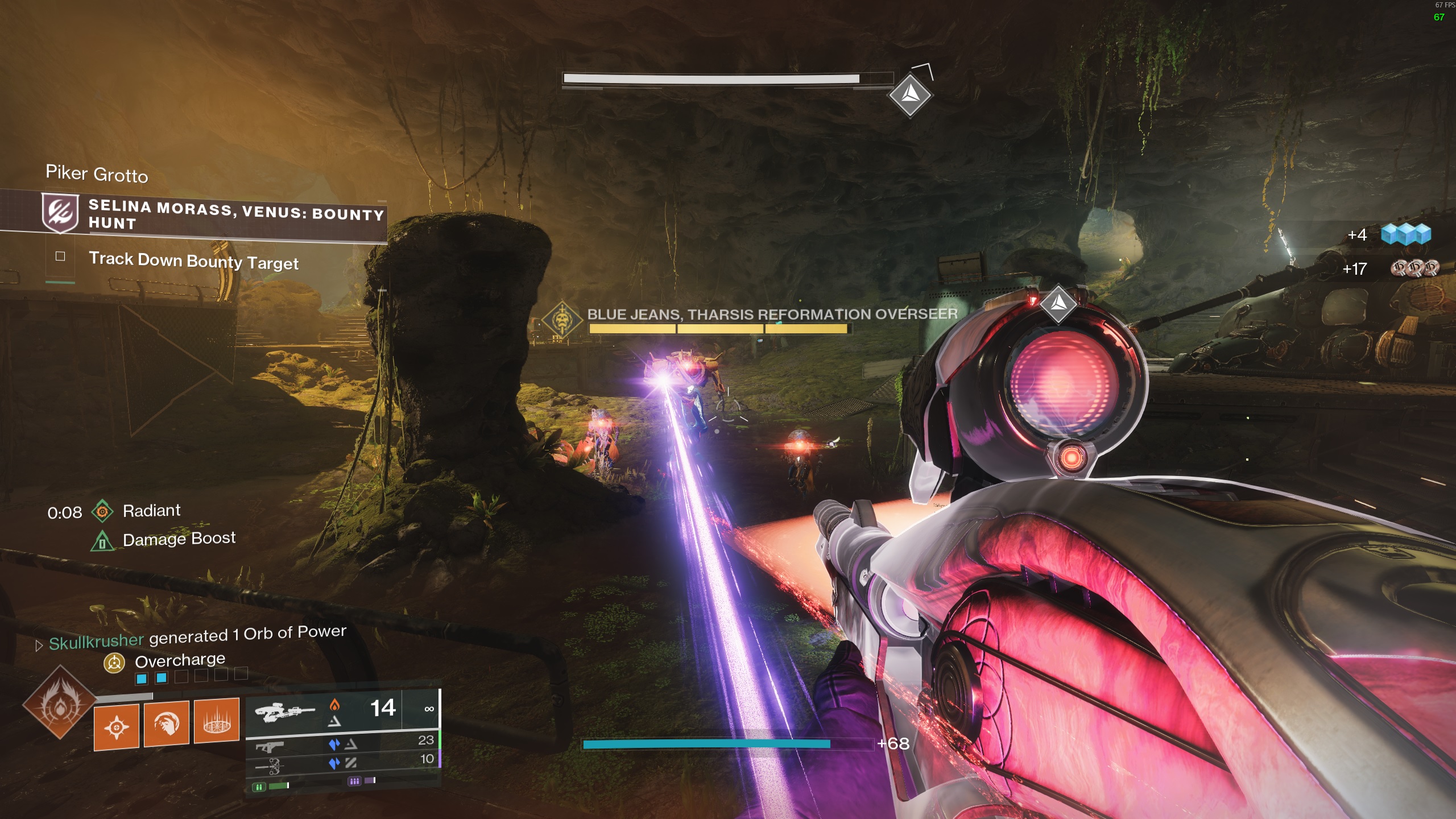Activate the spiked-ring class ability
Image resolution: width=1456 pixels, height=819 pixels.
(x=216, y=721)
